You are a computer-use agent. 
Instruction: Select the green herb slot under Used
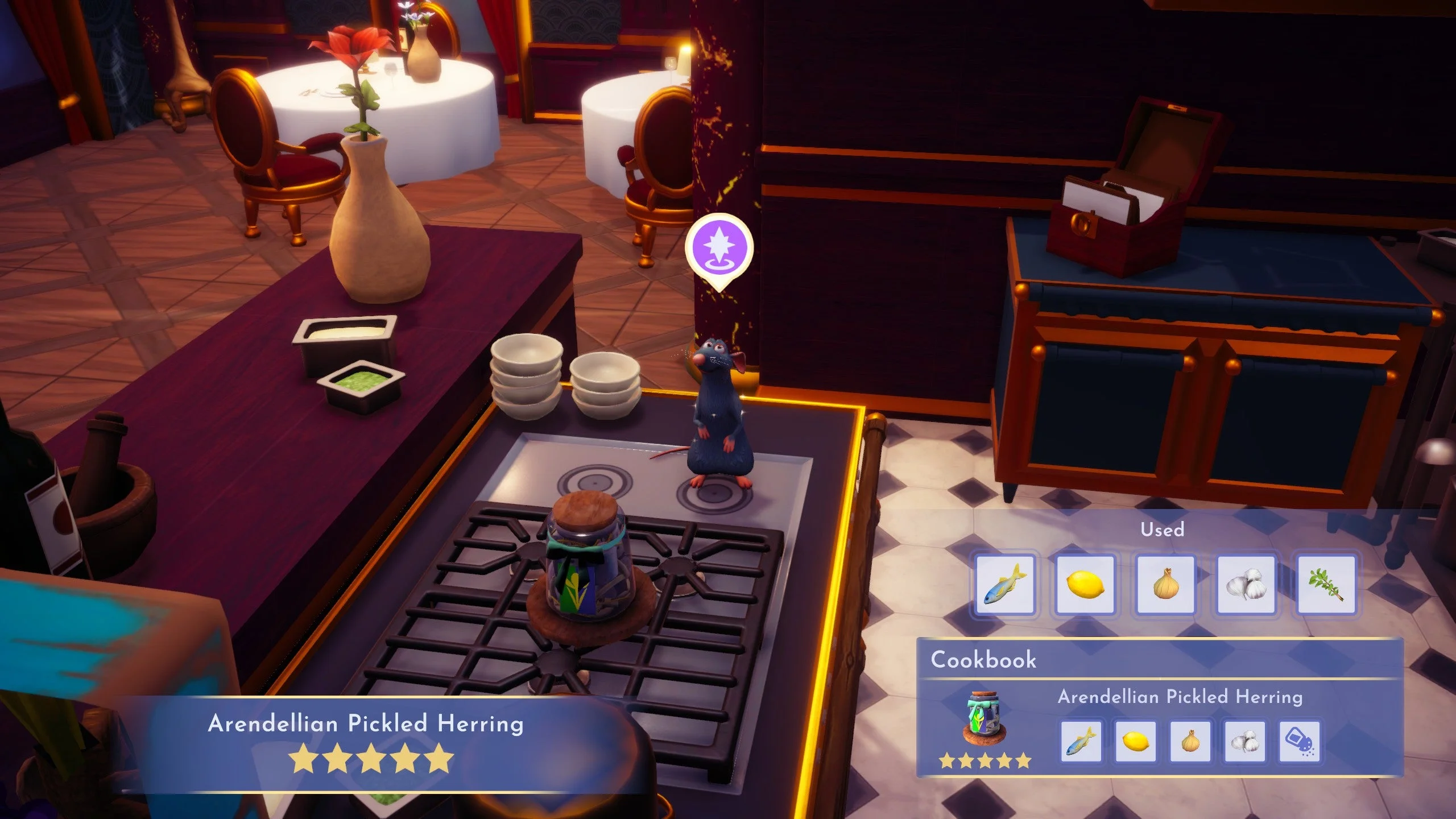[1326, 585]
